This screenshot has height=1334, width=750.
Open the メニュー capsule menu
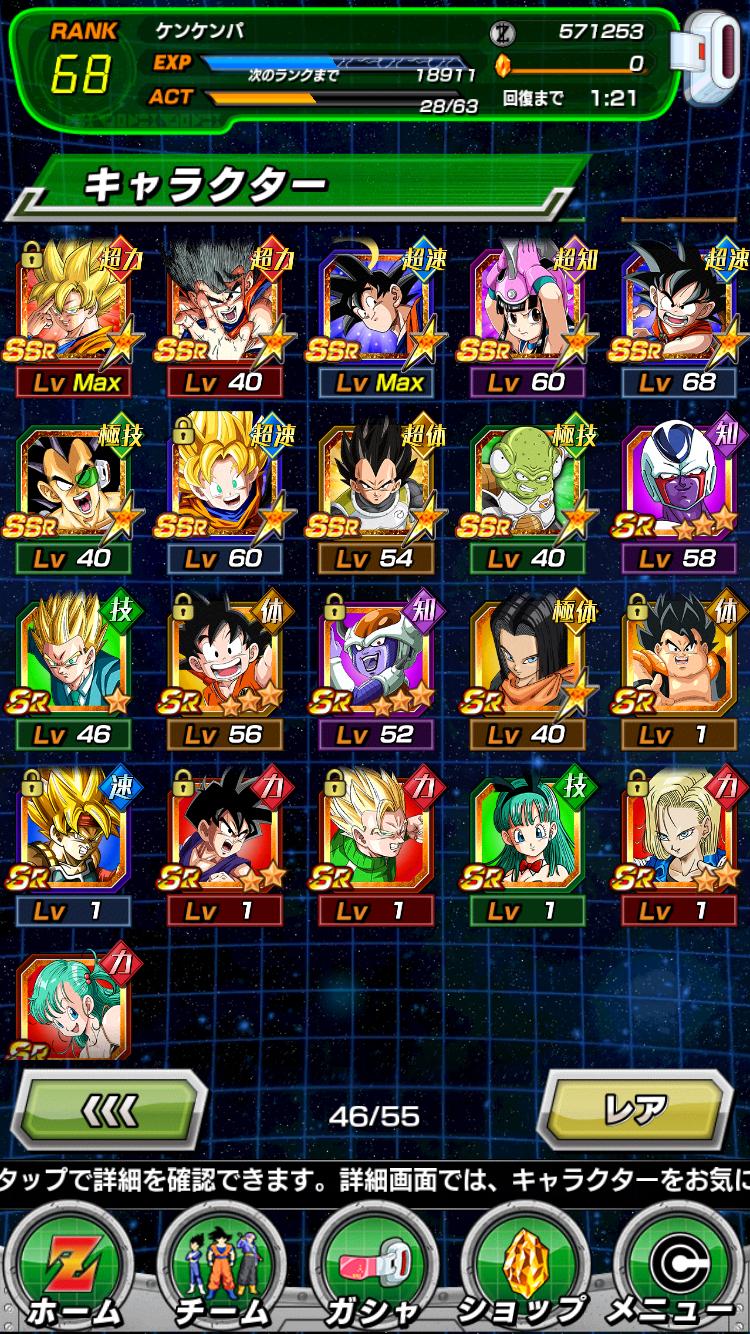click(675, 1270)
